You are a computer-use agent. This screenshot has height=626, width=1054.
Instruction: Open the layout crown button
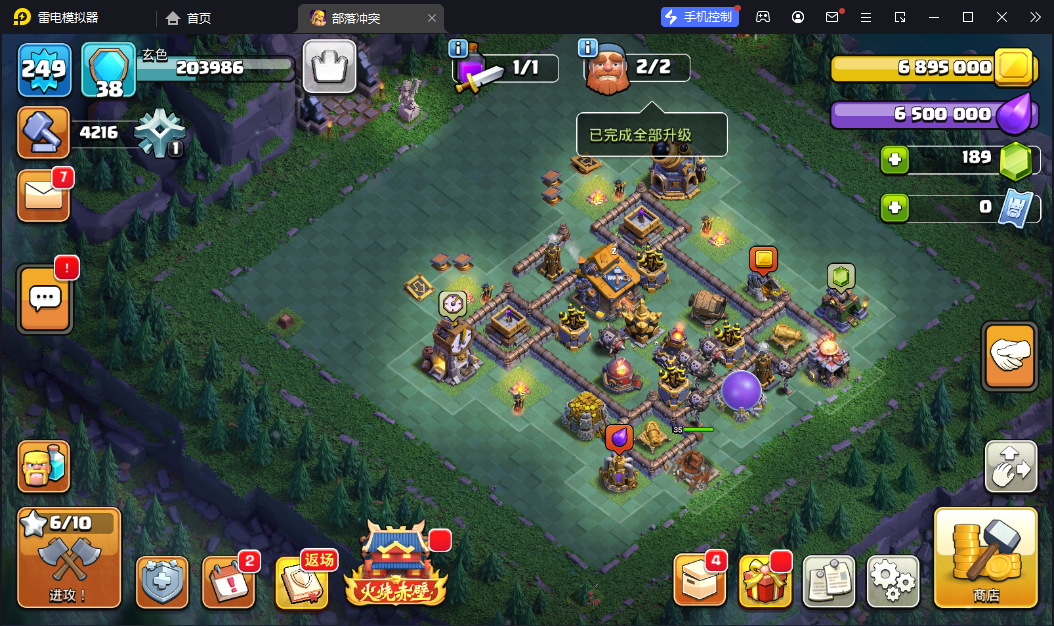point(329,68)
